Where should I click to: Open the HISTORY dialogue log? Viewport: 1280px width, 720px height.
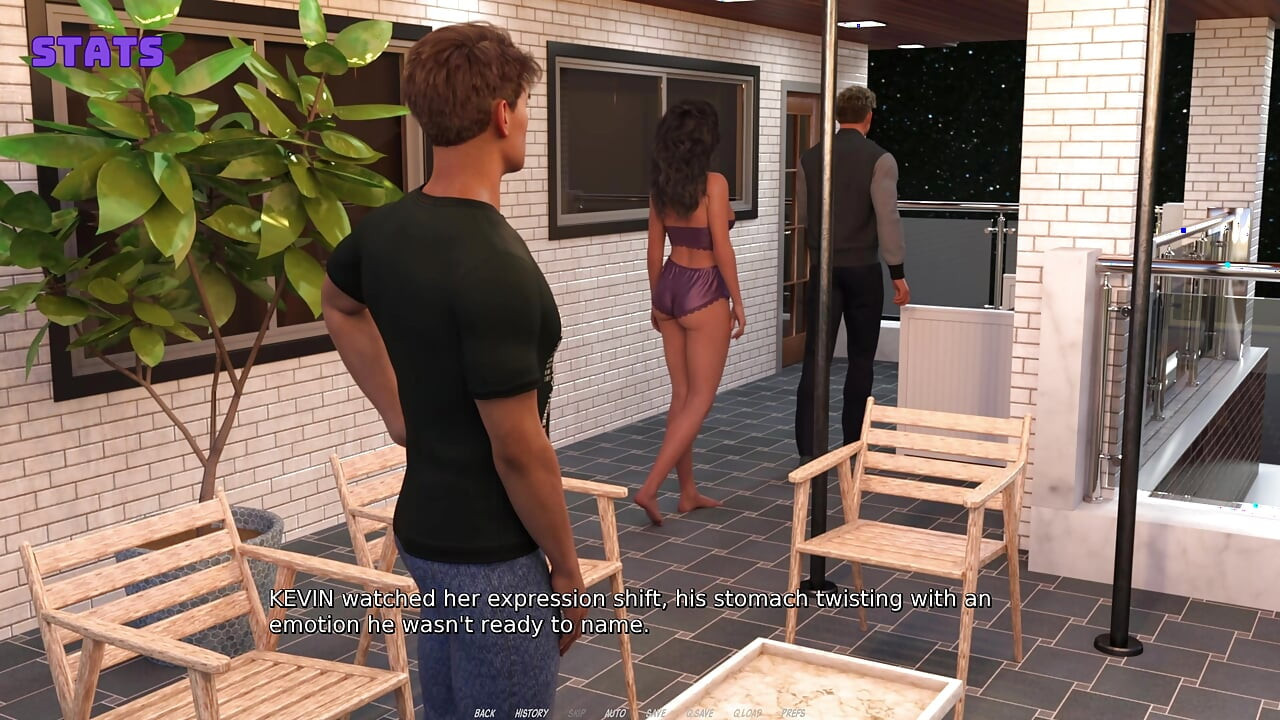click(x=531, y=714)
